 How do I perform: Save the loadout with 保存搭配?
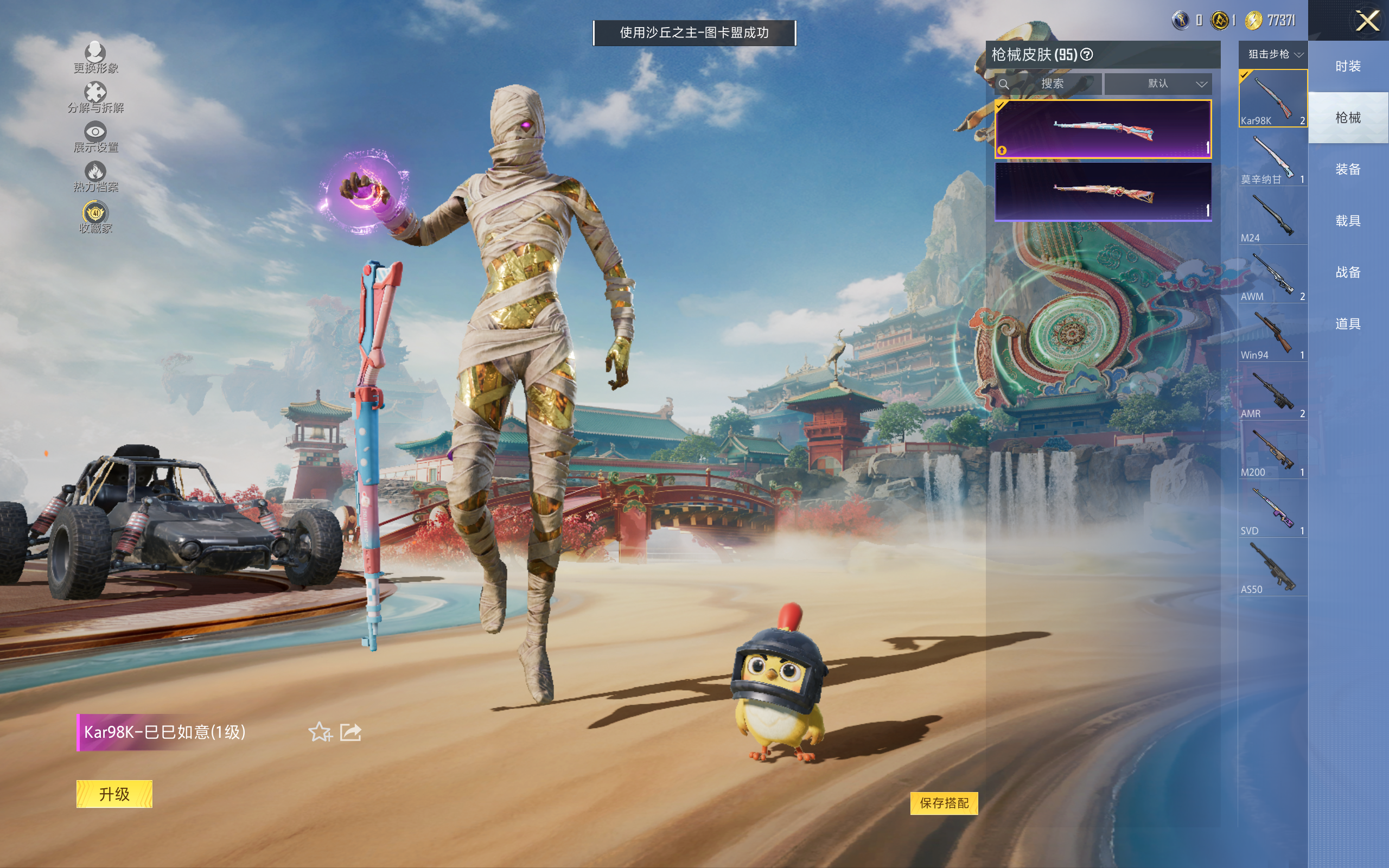pos(944,803)
